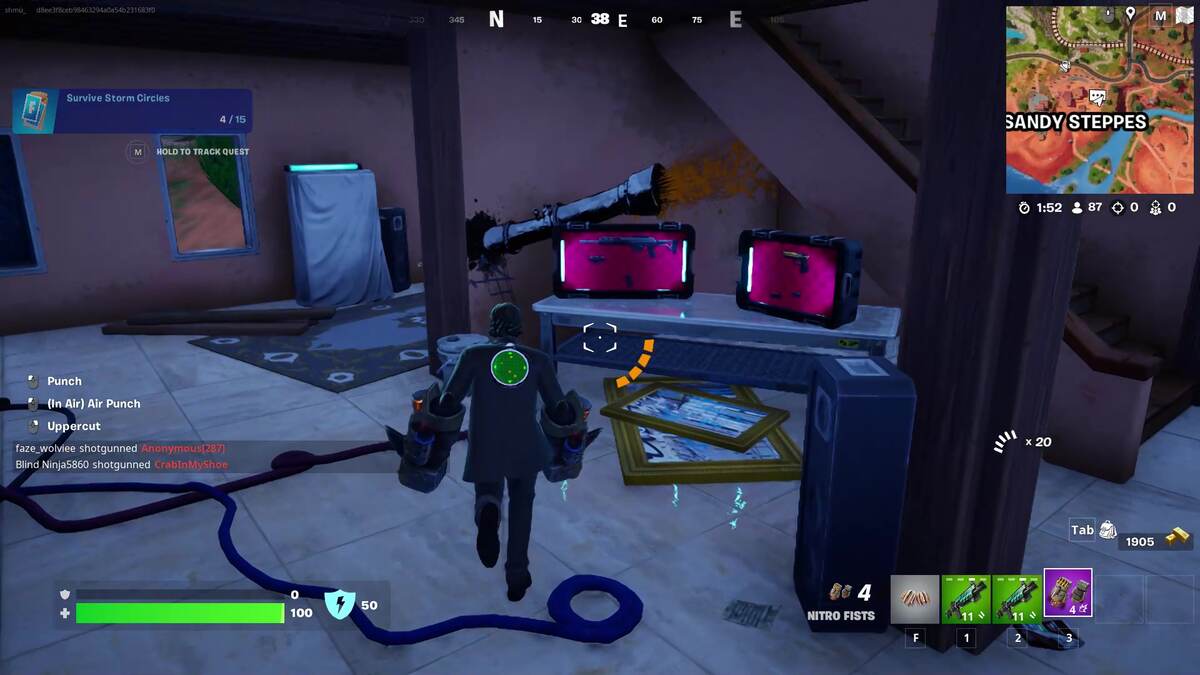Image resolution: width=1200 pixels, height=675 pixels.
Task: Select the grey pickaxe slot in the hotbar
Action: pyautogui.click(x=915, y=598)
